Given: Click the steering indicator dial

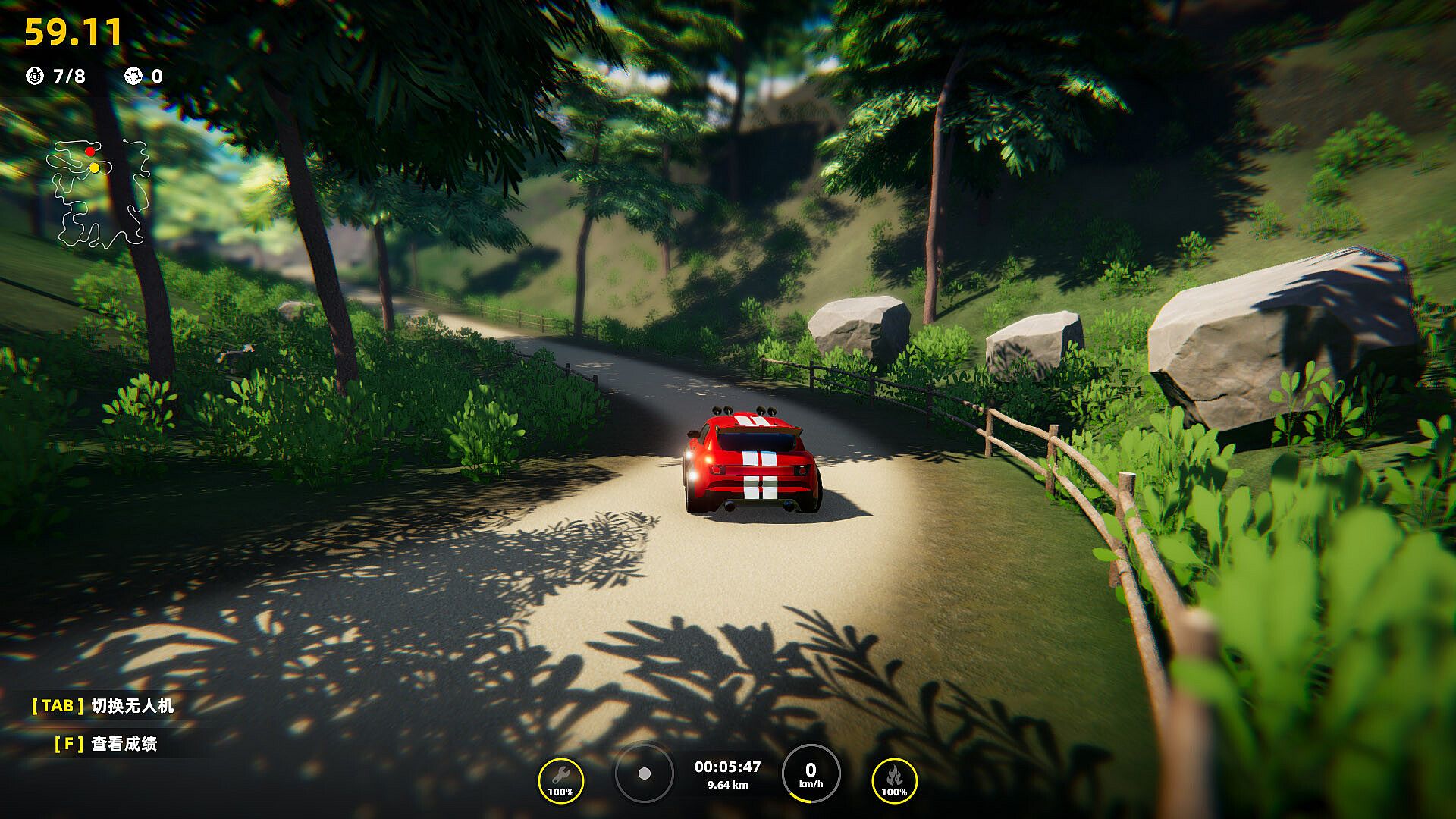Looking at the screenshot, I should point(644,773).
